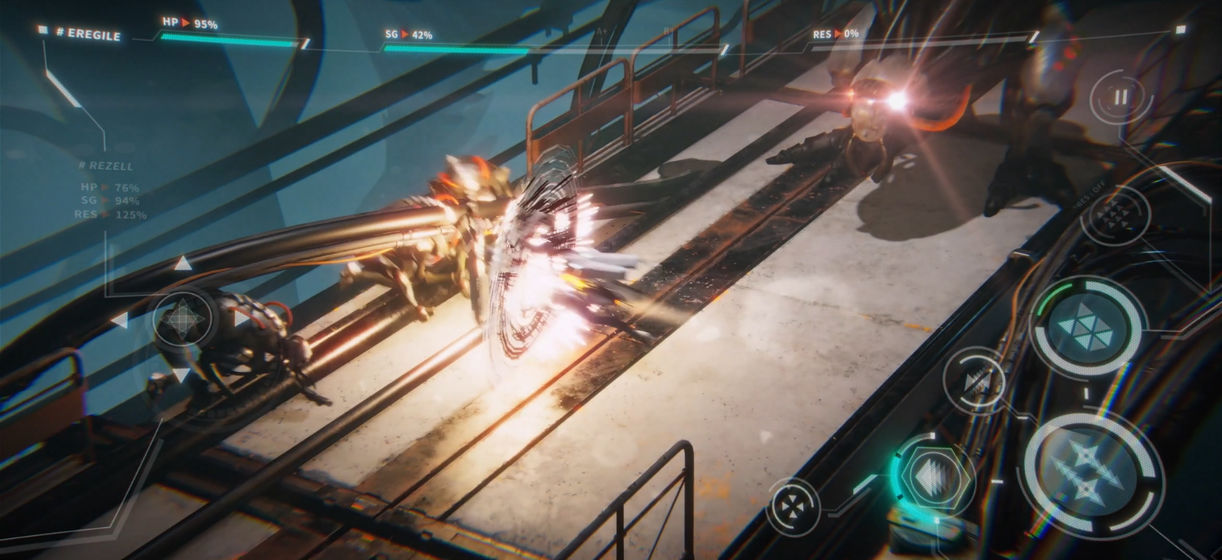Tap the joystick's right arrow

click(x=240, y=320)
